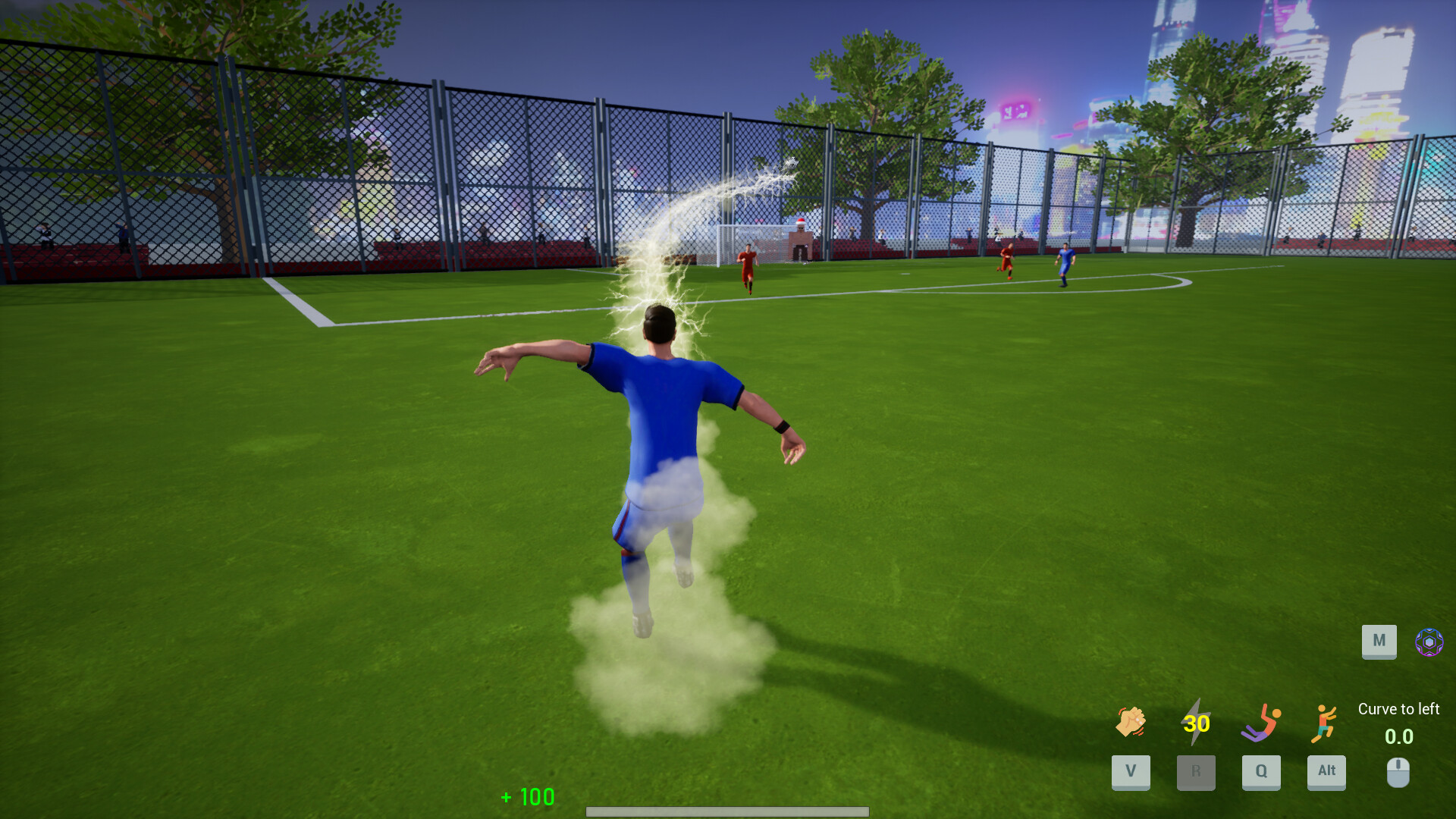This screenshot has height=819, width=1456.
Task: Activate the lightning sprint ability showing 30
Action: coord(1195,723)
